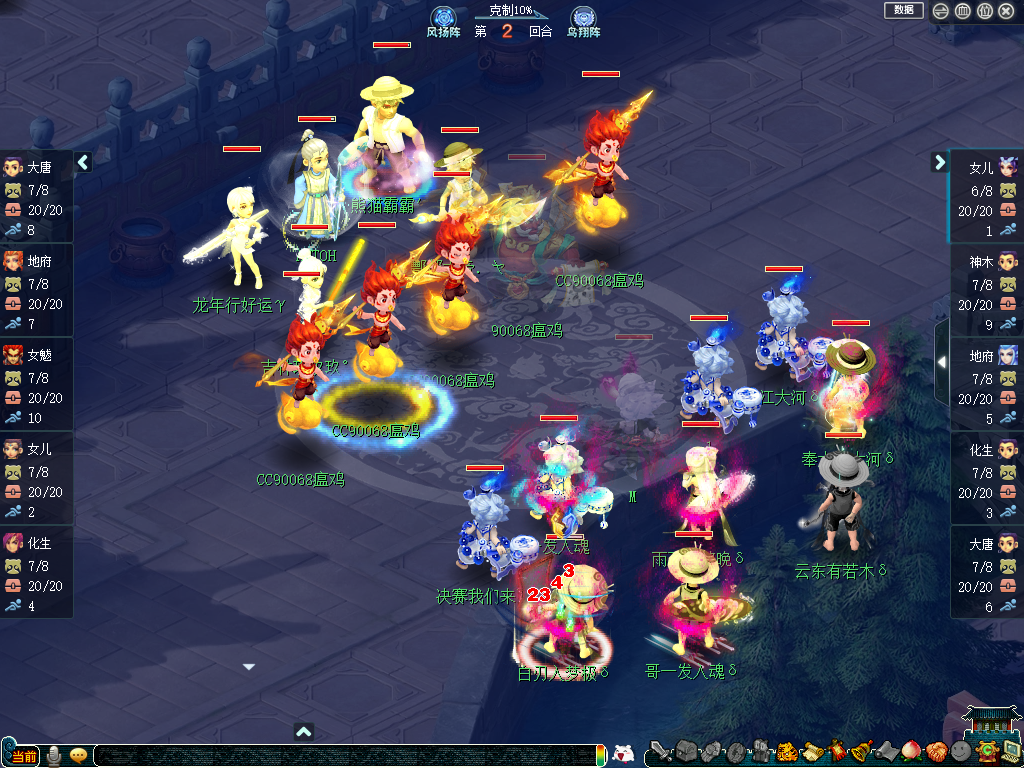Click the smiley face icon in the toolbar
Image resolution: width=1024 pixels, height=768 pixels.
(x=960, y=751)
